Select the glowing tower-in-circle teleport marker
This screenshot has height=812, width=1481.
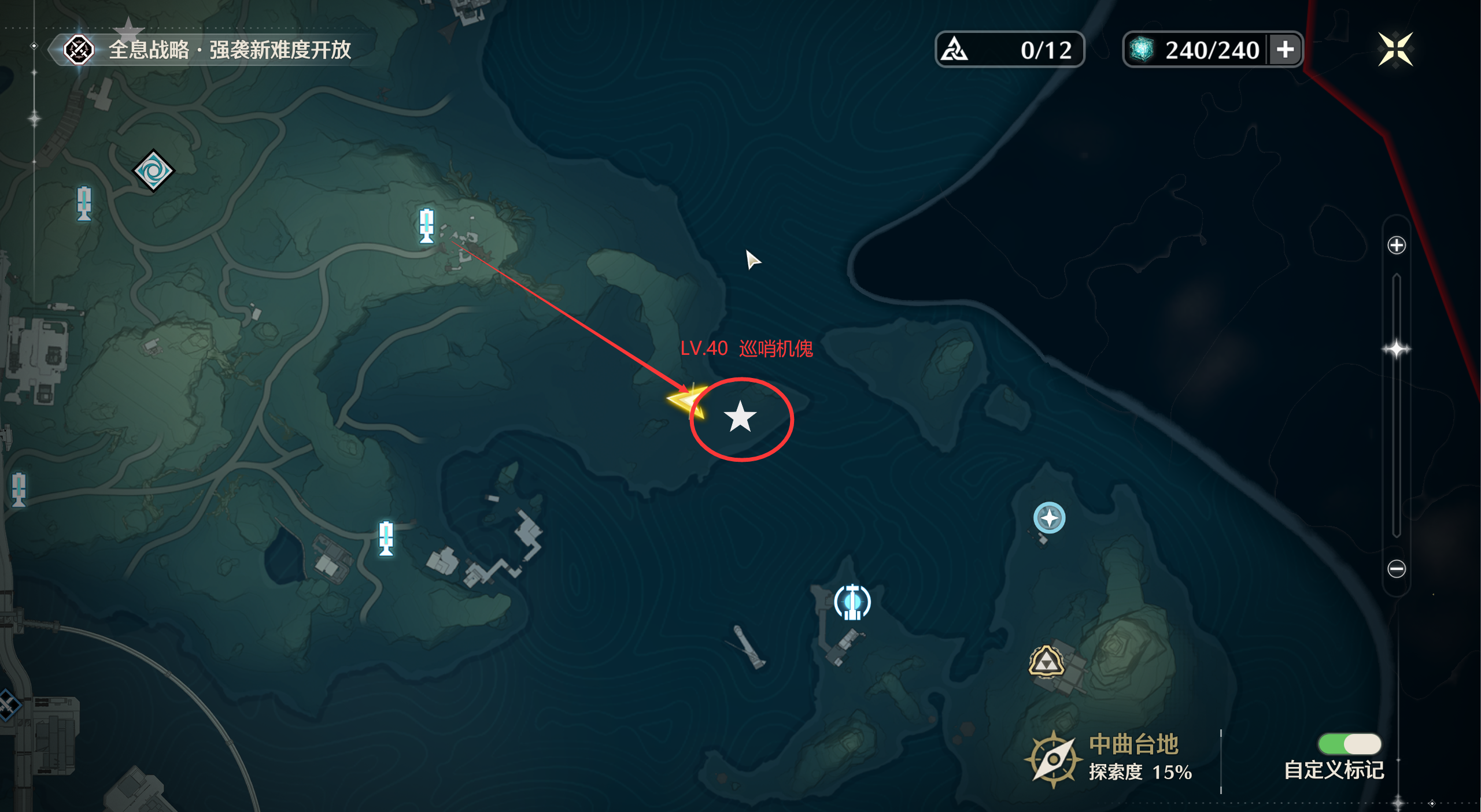pyautogui.click(x=852, y=602)
